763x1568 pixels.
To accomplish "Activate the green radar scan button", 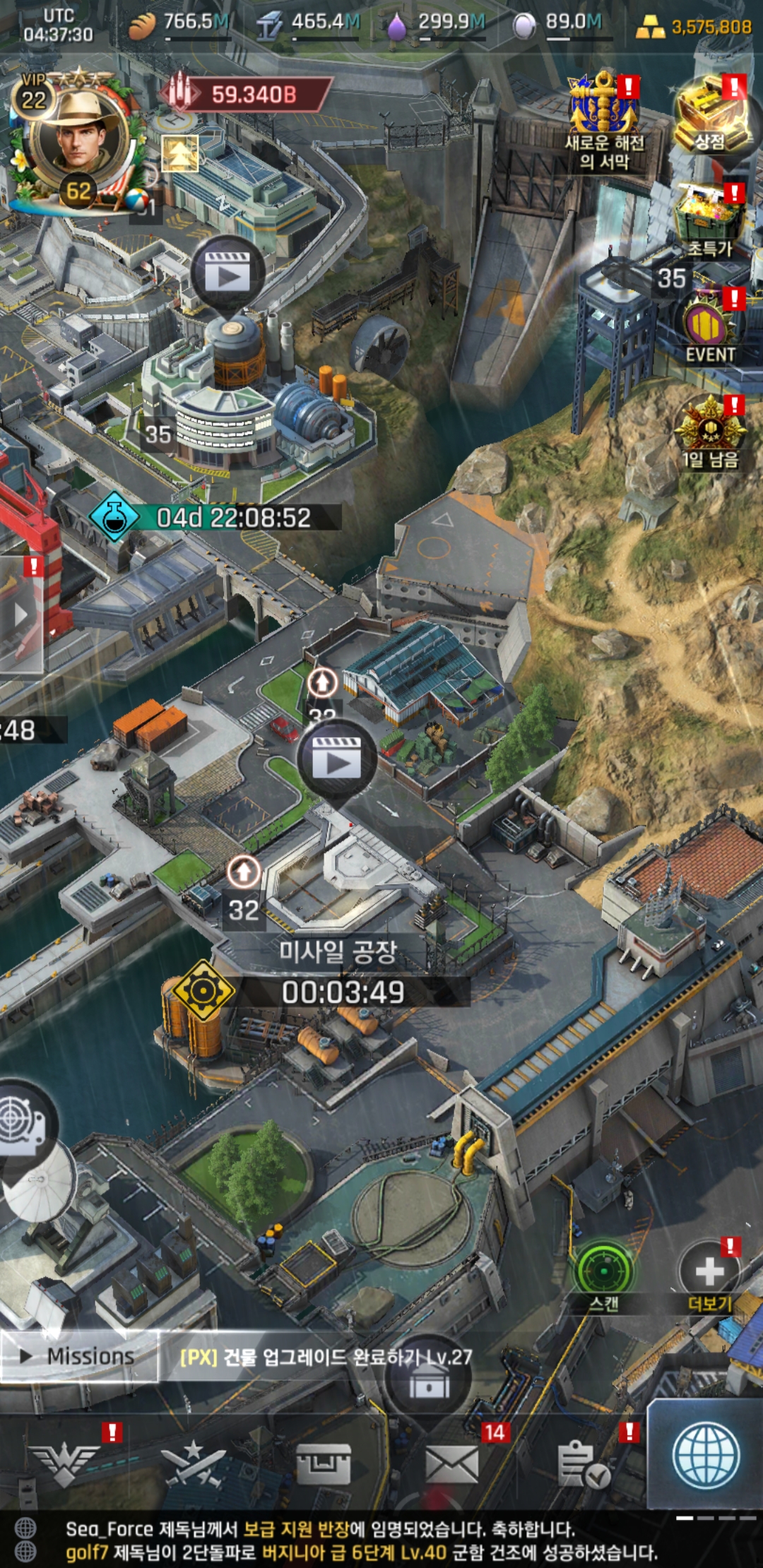I will [x=604, y=1273].
